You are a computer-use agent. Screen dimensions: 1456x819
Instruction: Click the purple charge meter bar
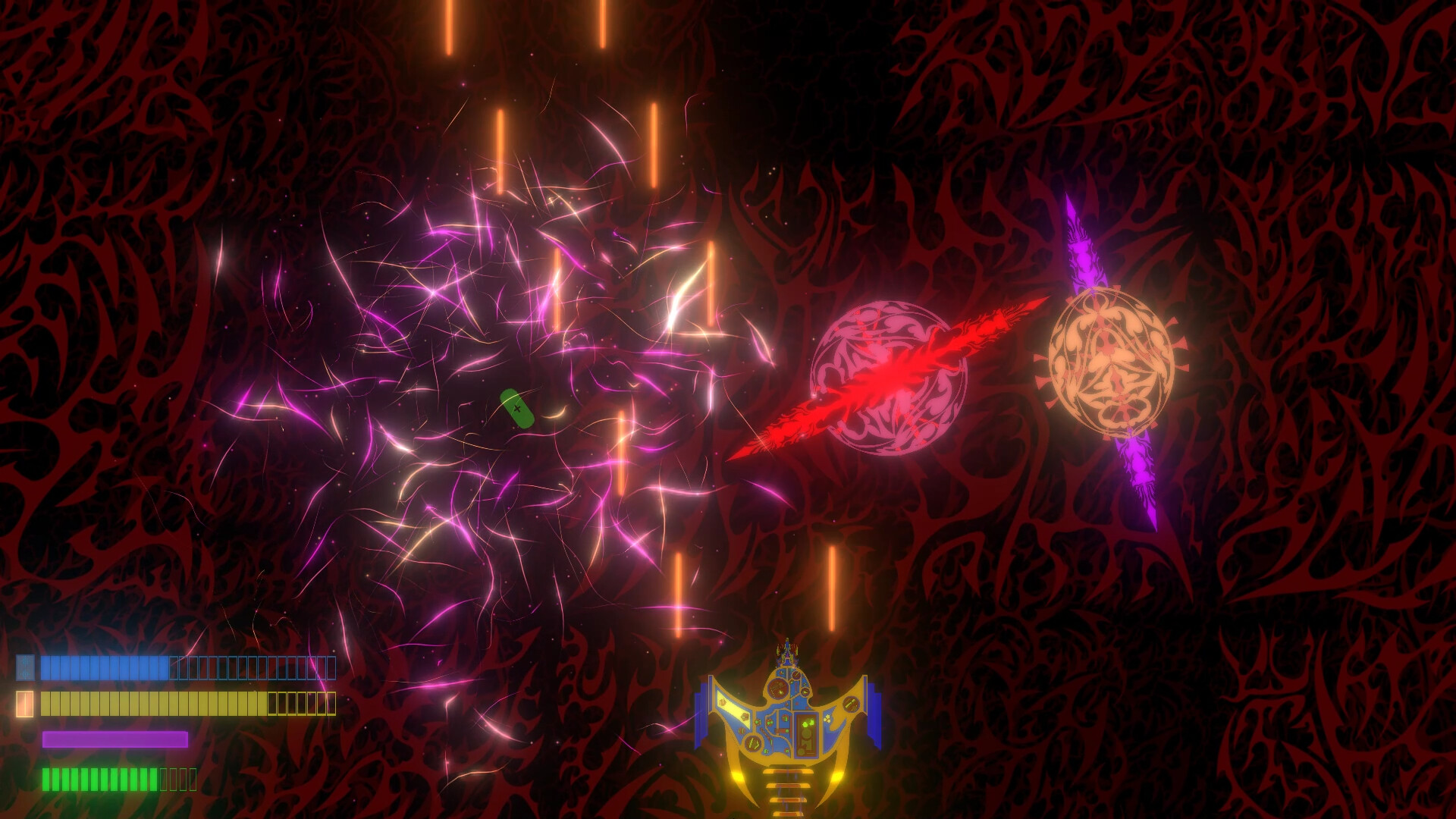pos(115,739)
